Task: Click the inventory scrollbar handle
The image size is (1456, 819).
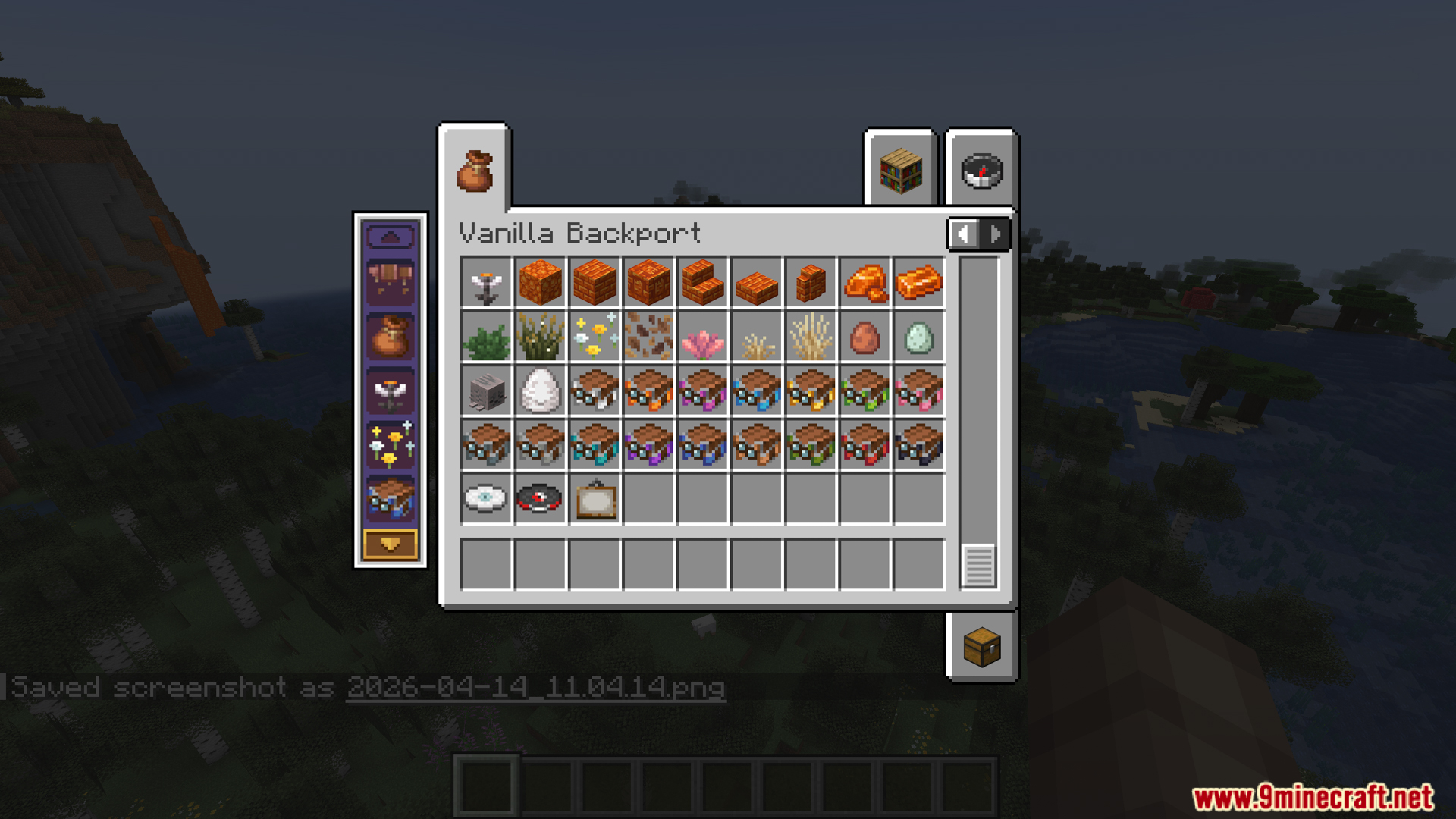Action: 978,563
